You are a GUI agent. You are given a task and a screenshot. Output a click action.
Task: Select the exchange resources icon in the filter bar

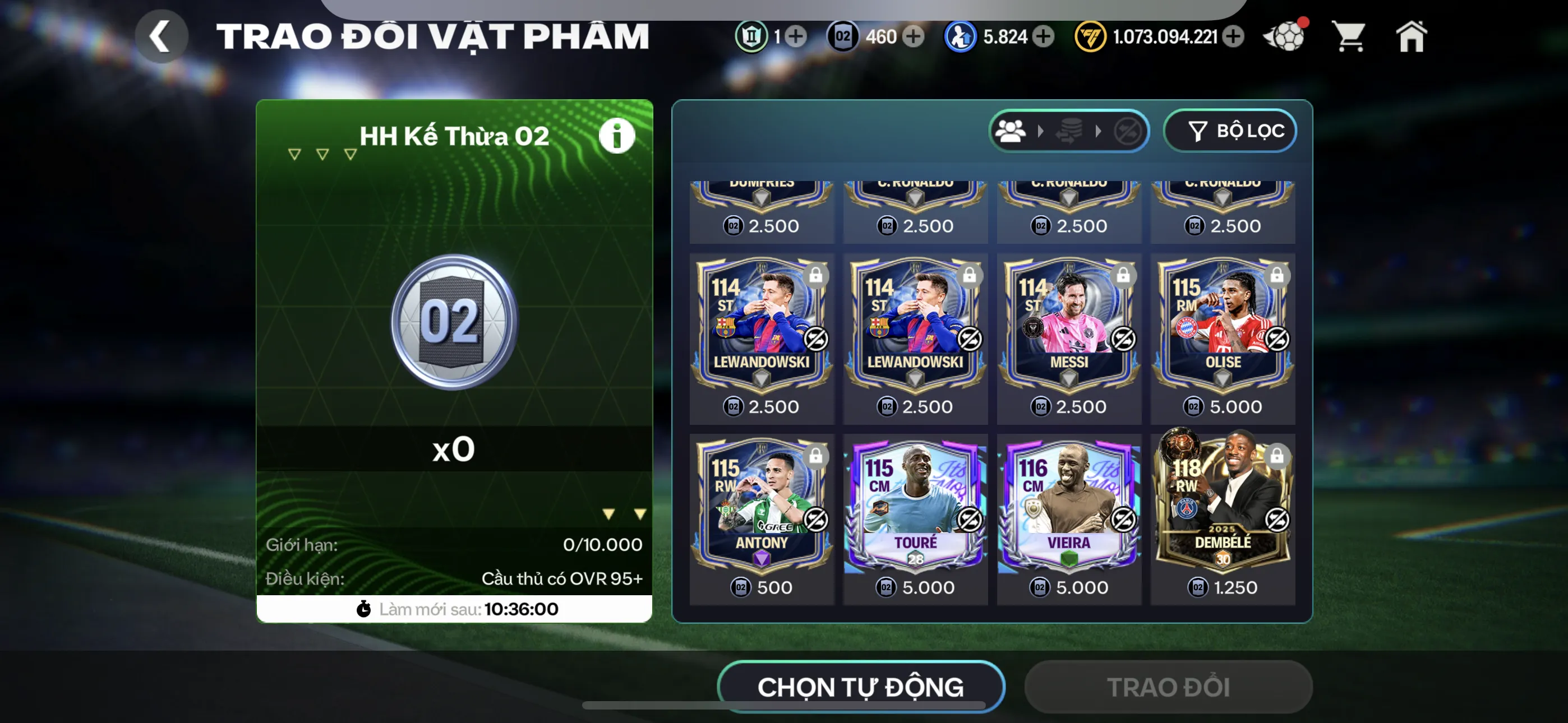tap(1070, 132)
